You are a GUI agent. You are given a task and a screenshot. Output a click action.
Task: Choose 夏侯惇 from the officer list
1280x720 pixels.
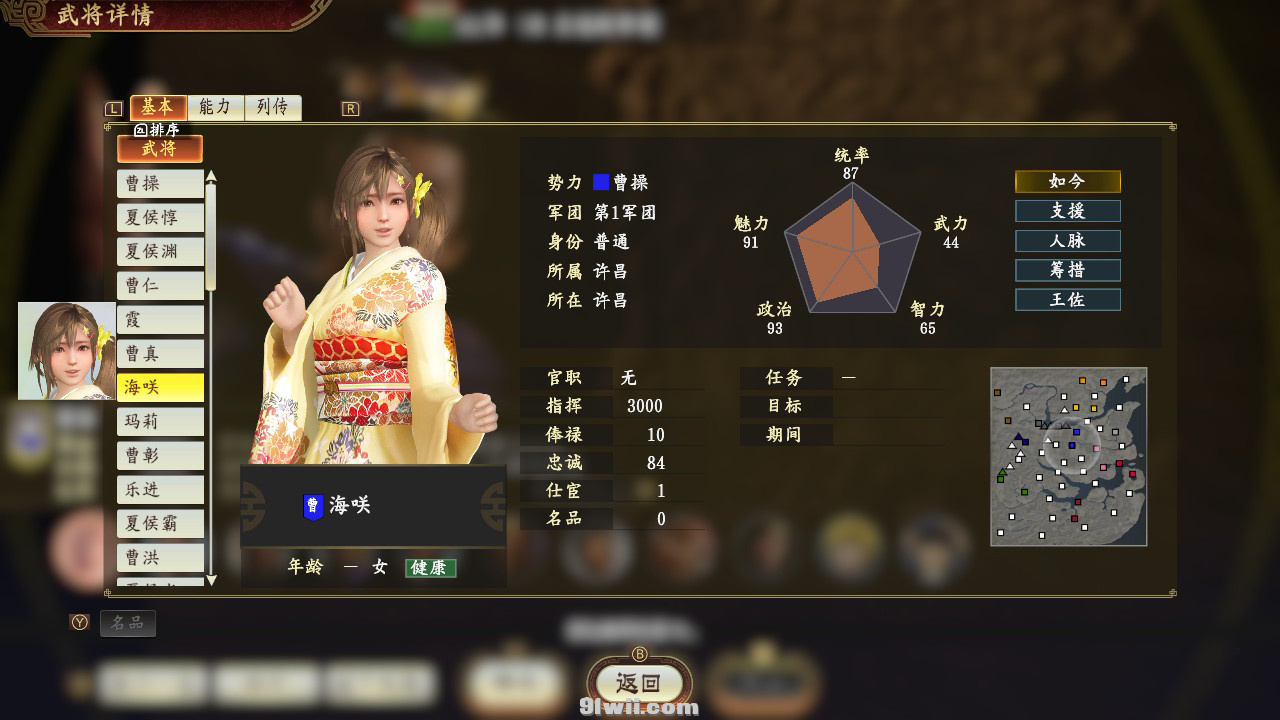coord(160,218)
